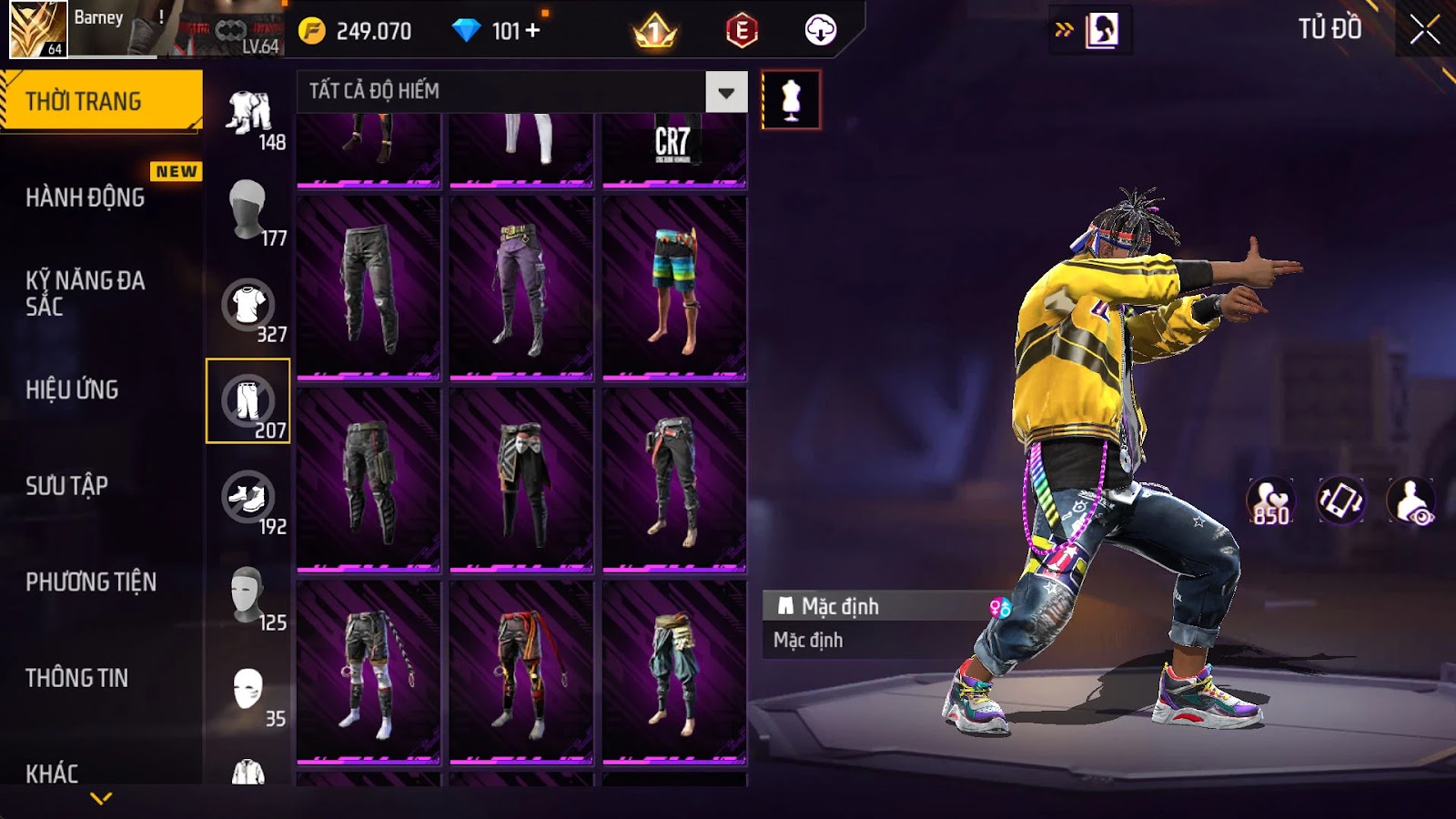This screenshot has width=1456, height=819.
Task: Close the wardrobe with the X button
Action: point(1424,31)
